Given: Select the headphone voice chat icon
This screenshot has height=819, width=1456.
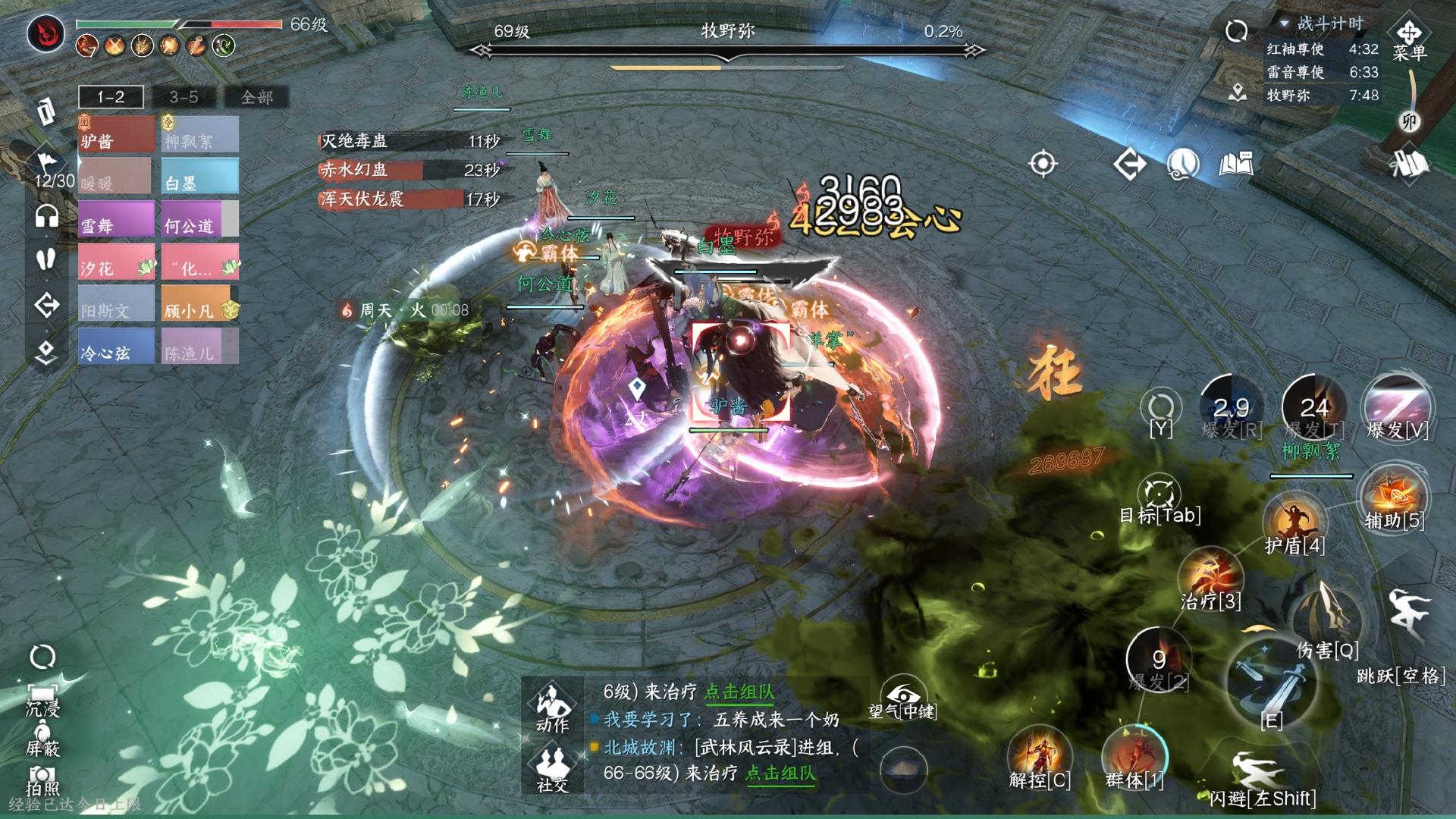Looking at the screenshot, I should click(47, 216).
